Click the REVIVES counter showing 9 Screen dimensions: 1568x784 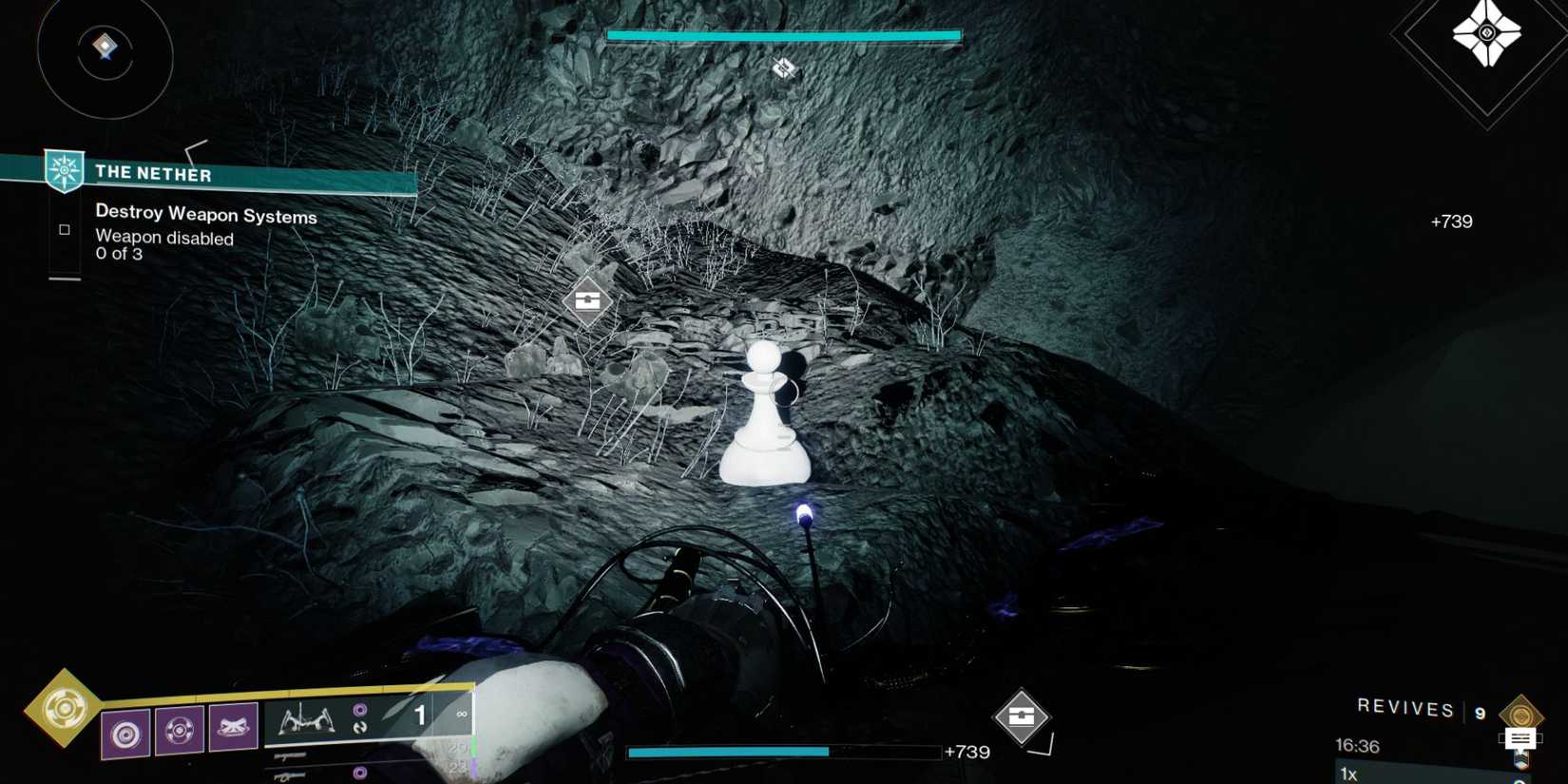click(x=1408, y=709)
